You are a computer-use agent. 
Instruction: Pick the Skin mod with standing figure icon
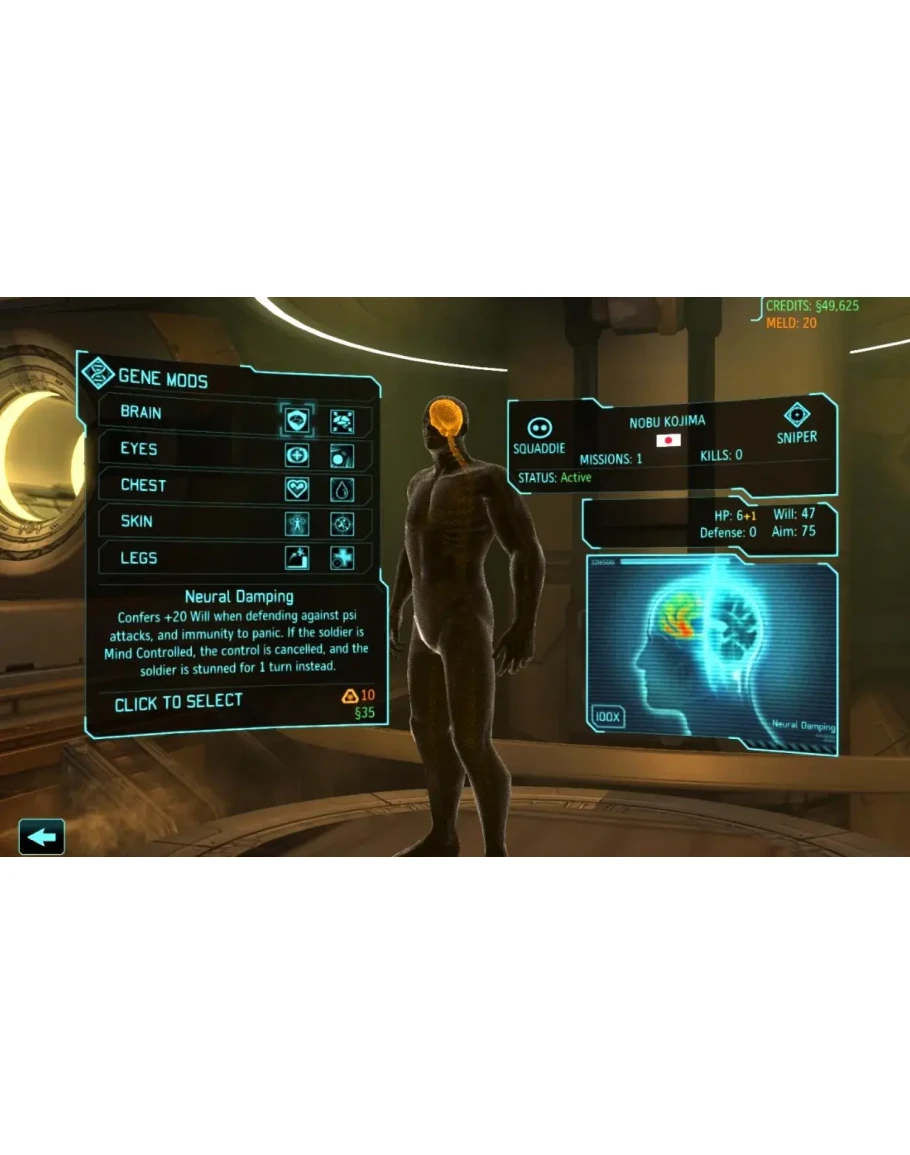click(x=296, y=523)
